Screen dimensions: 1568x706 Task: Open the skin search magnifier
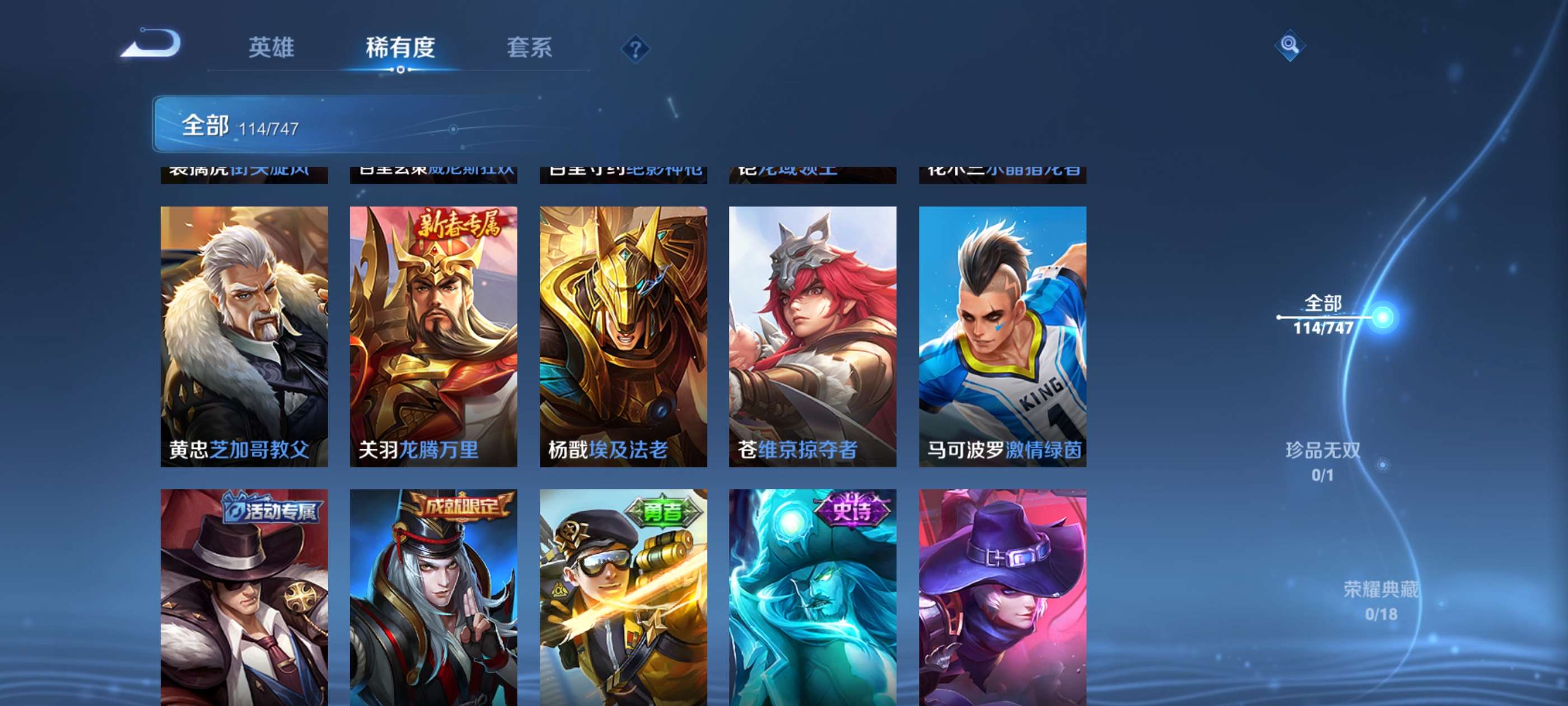coord(1289,45)
